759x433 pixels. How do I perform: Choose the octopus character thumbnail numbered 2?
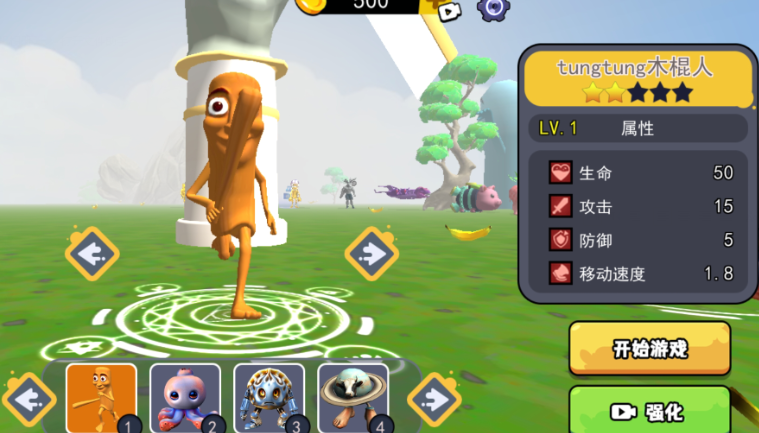pyautogui.click(x=185, y=397)
